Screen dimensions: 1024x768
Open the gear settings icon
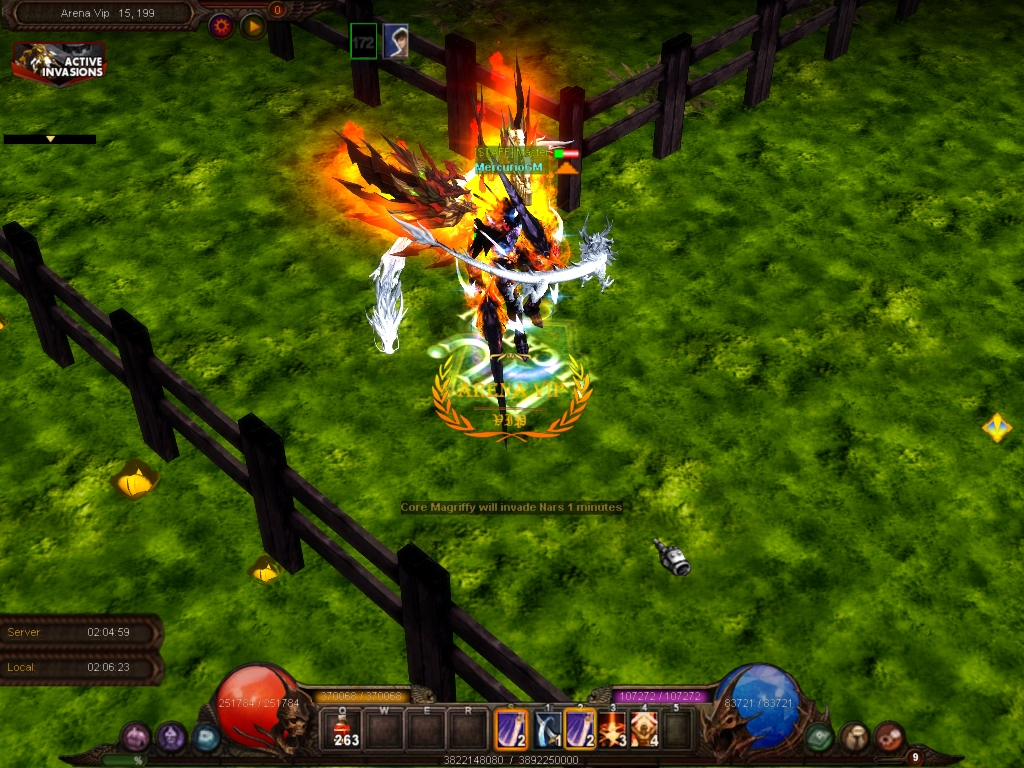(x=221, y=26)
